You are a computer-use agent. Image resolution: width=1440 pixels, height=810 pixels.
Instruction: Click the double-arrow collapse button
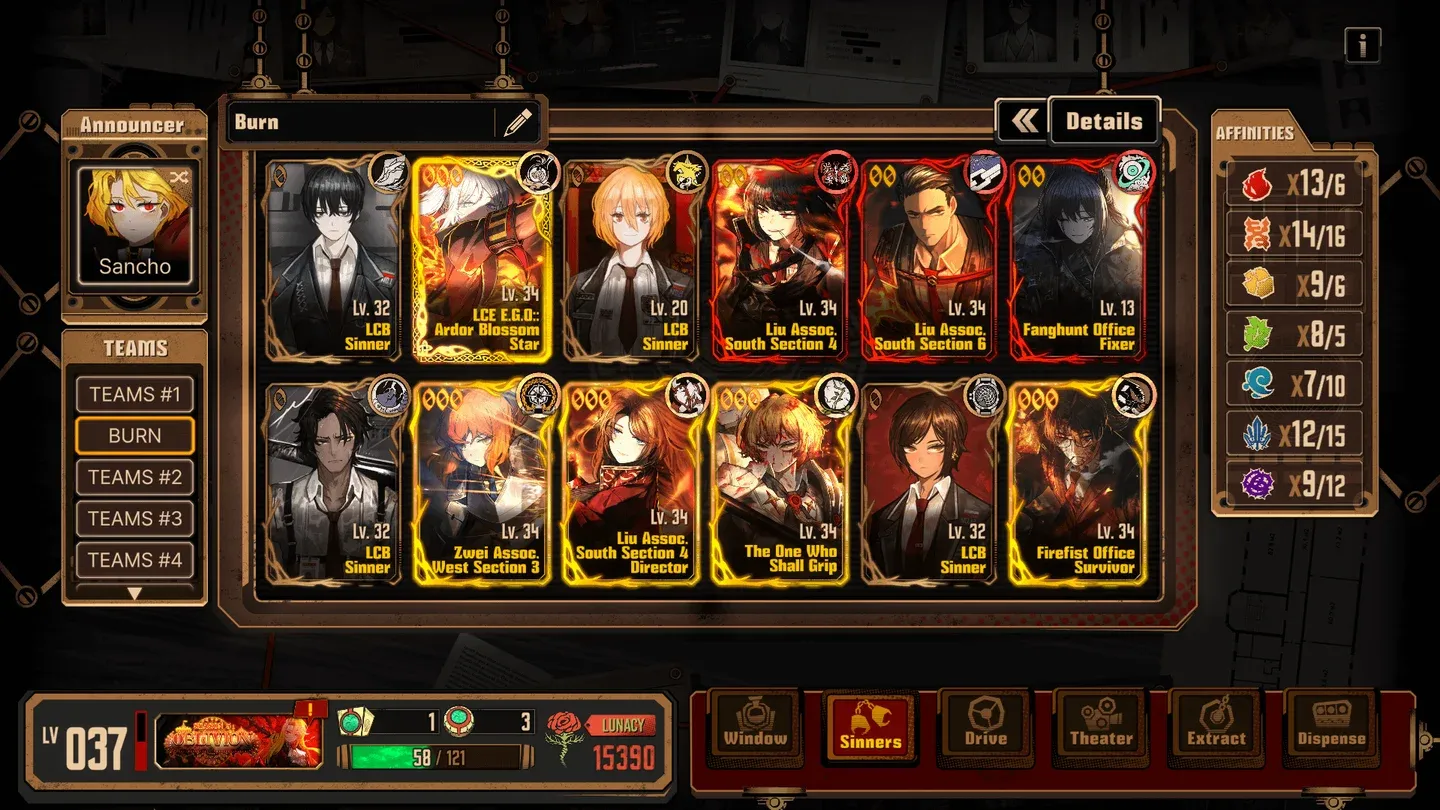coord(1023,122)
